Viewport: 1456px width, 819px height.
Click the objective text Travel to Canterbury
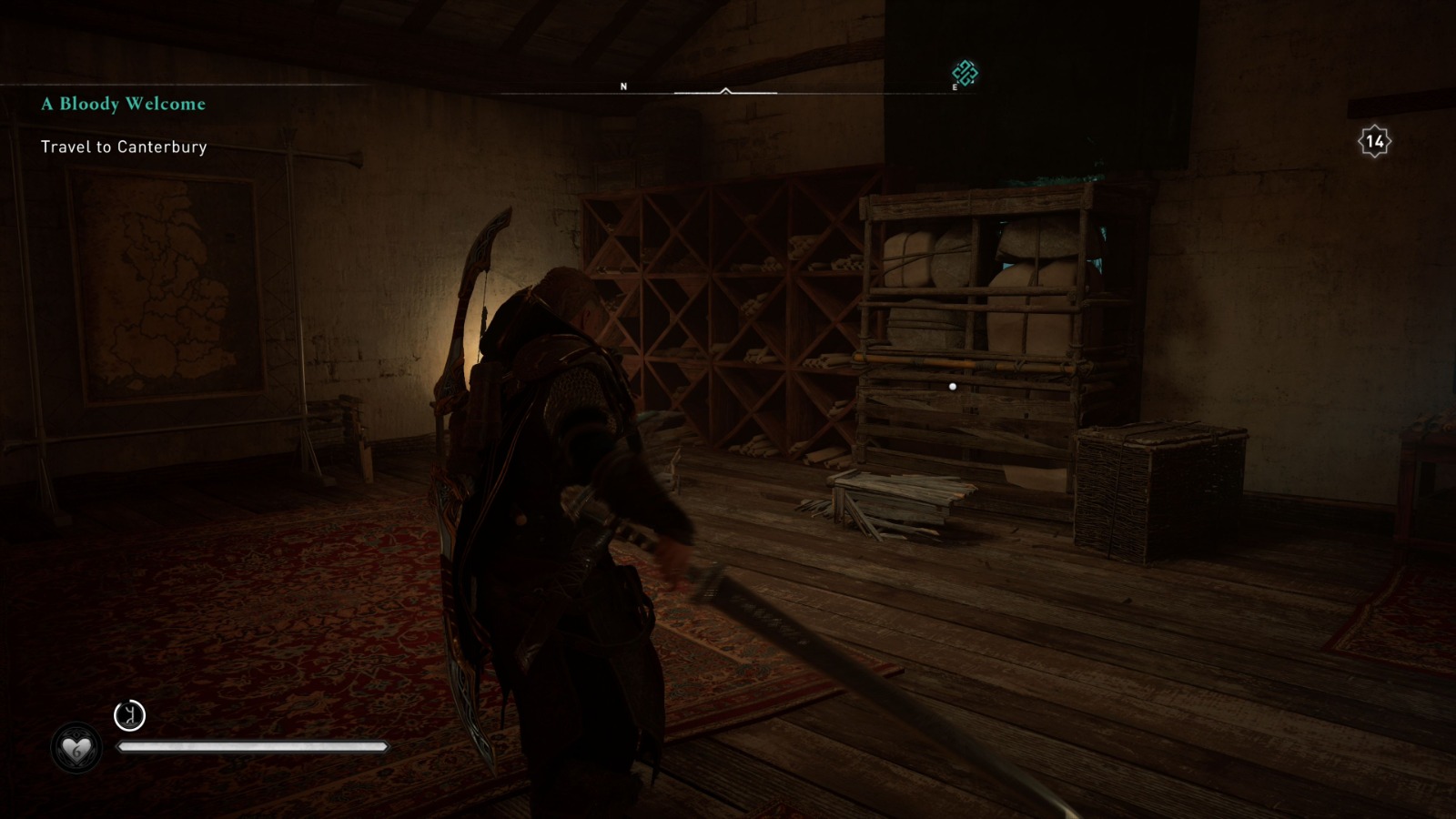click(124, 145)
